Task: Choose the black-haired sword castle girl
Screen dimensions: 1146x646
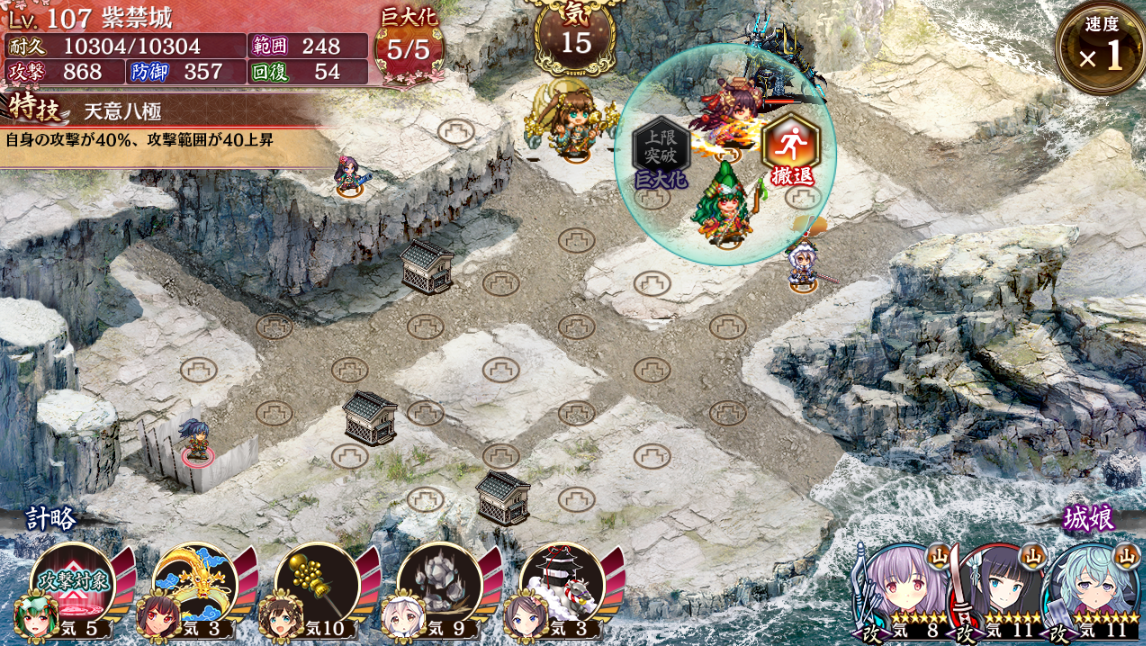Action: [997, 588]
